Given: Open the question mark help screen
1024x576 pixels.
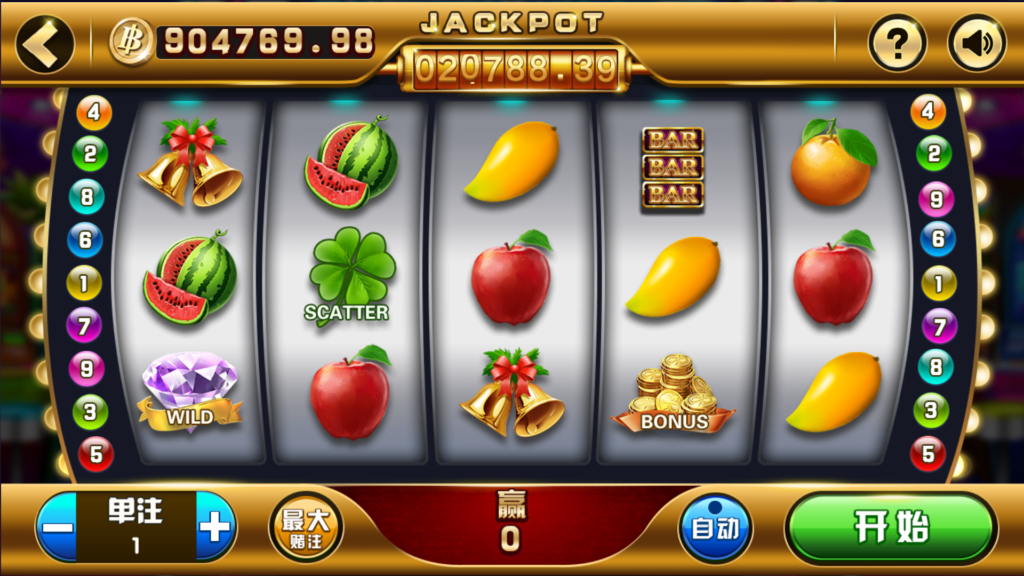Looking at the screenshot, I should 897,43.
